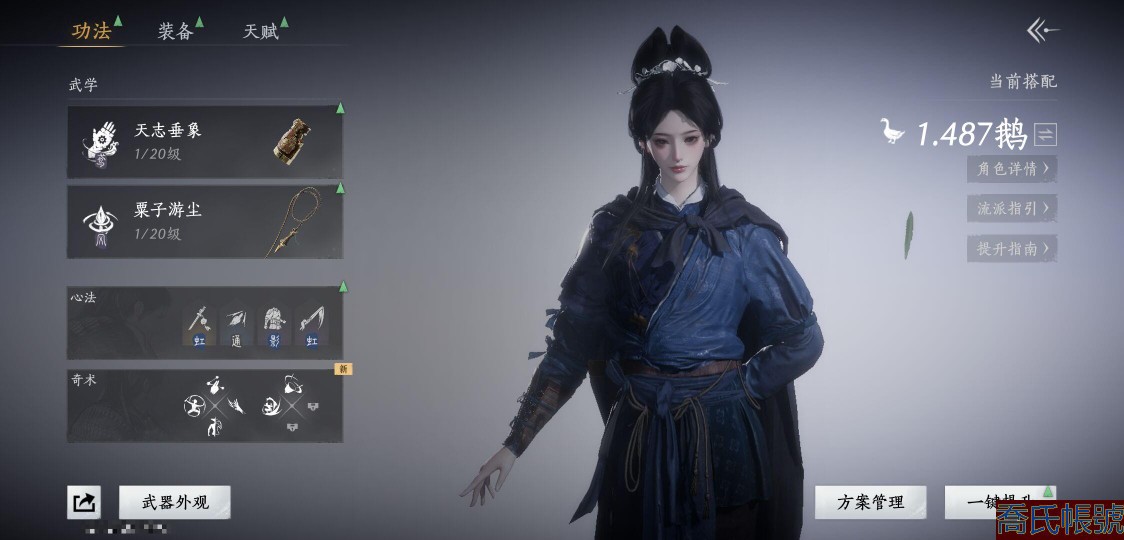Show the 提升指南 improvement guide
Screen dimensions: 1124x540
coord(1012,248)
